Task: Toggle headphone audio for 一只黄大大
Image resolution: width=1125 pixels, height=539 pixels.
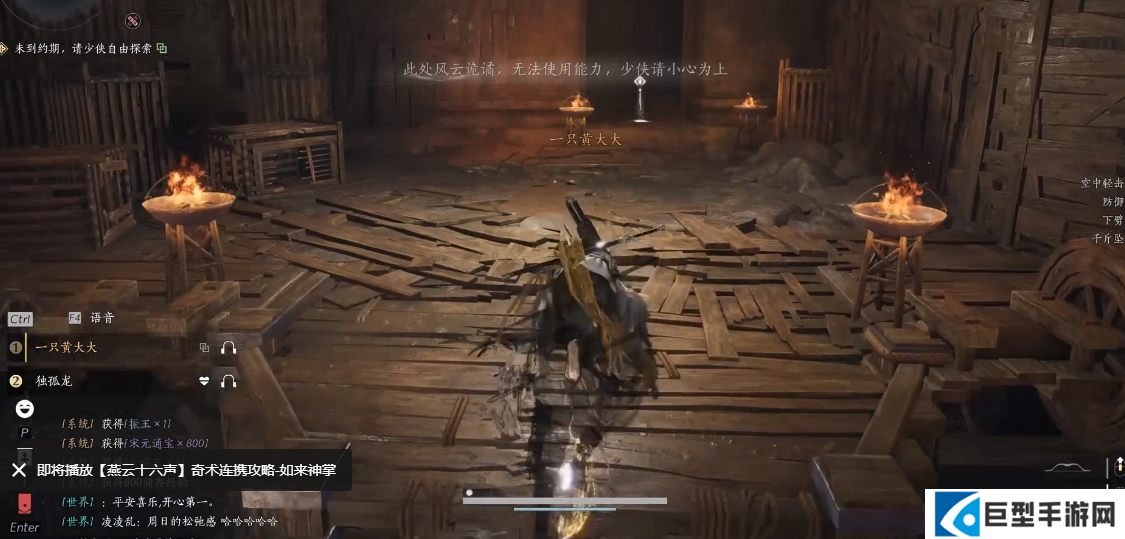Action: tap(229, 348)
